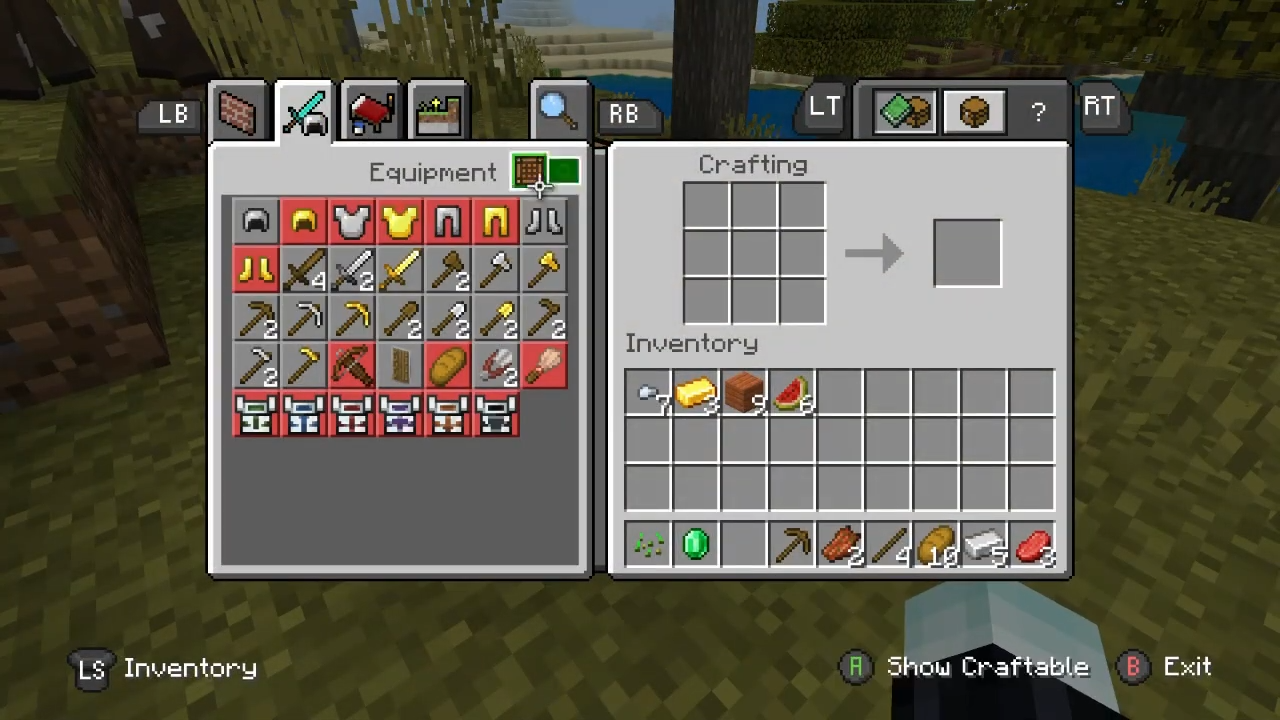Open the question mark help button

click(1038, 112)
